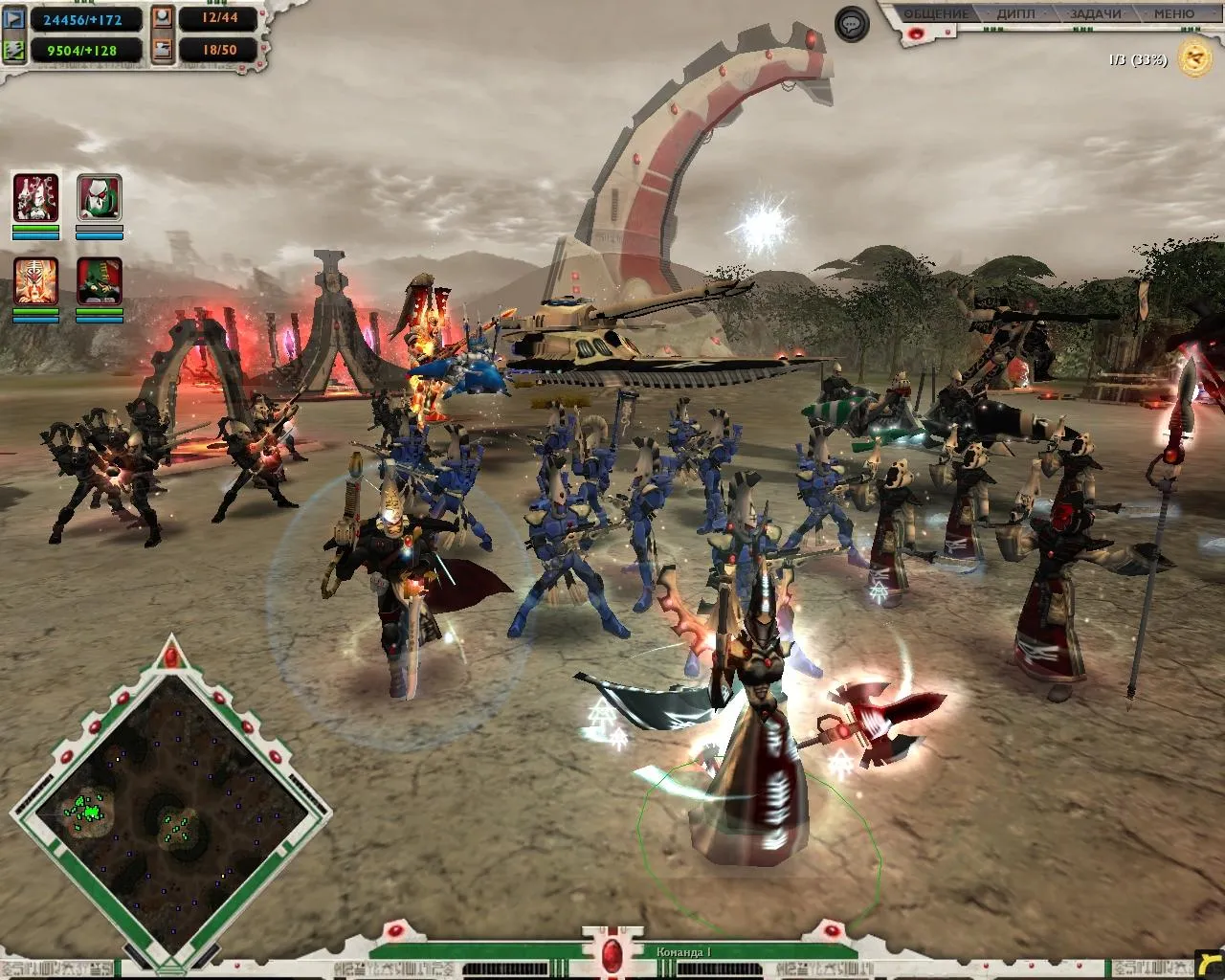This screenshot has height=980, width=1225.
Task: Open the МЕНЮ game menu
Action: click(1173, 14)
